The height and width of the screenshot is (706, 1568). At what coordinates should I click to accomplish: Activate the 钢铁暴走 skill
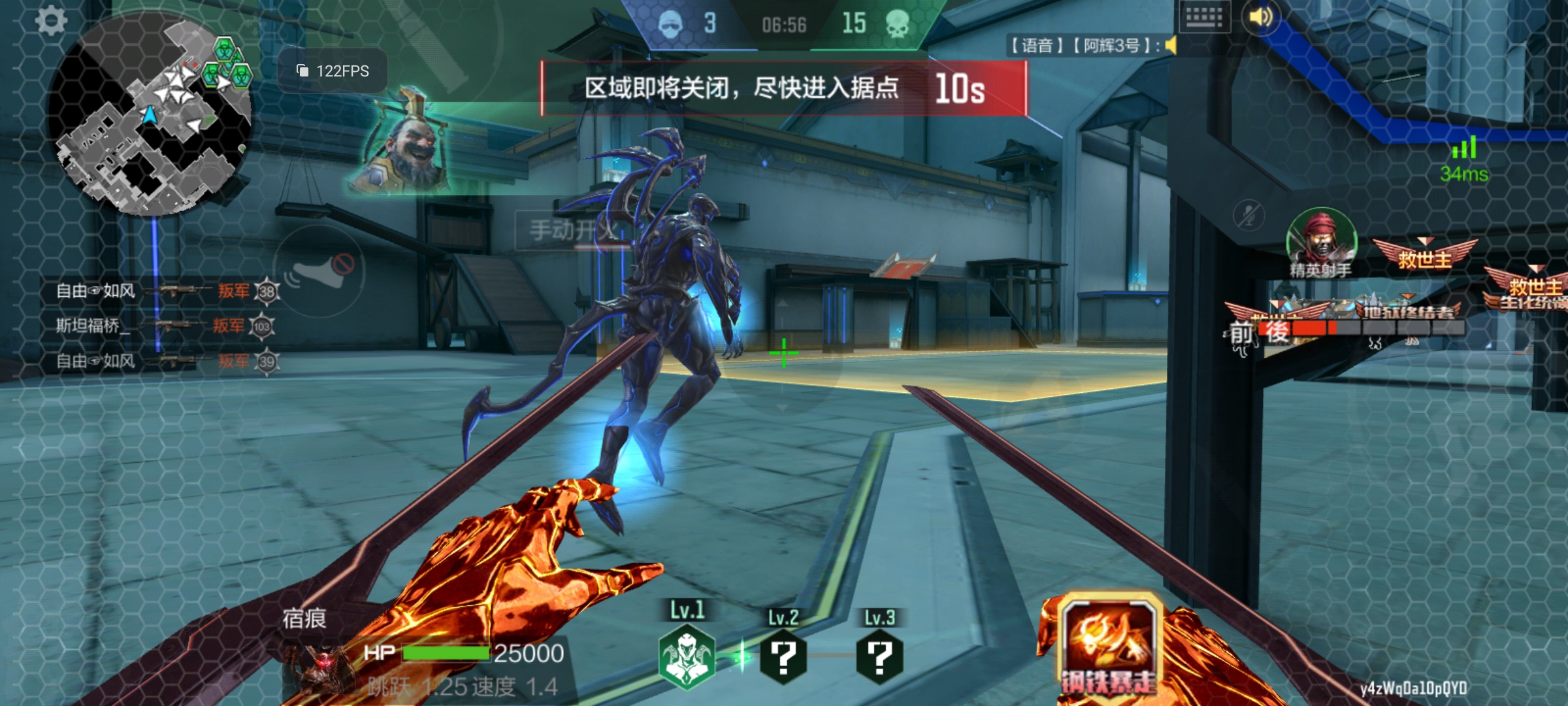1108,645
